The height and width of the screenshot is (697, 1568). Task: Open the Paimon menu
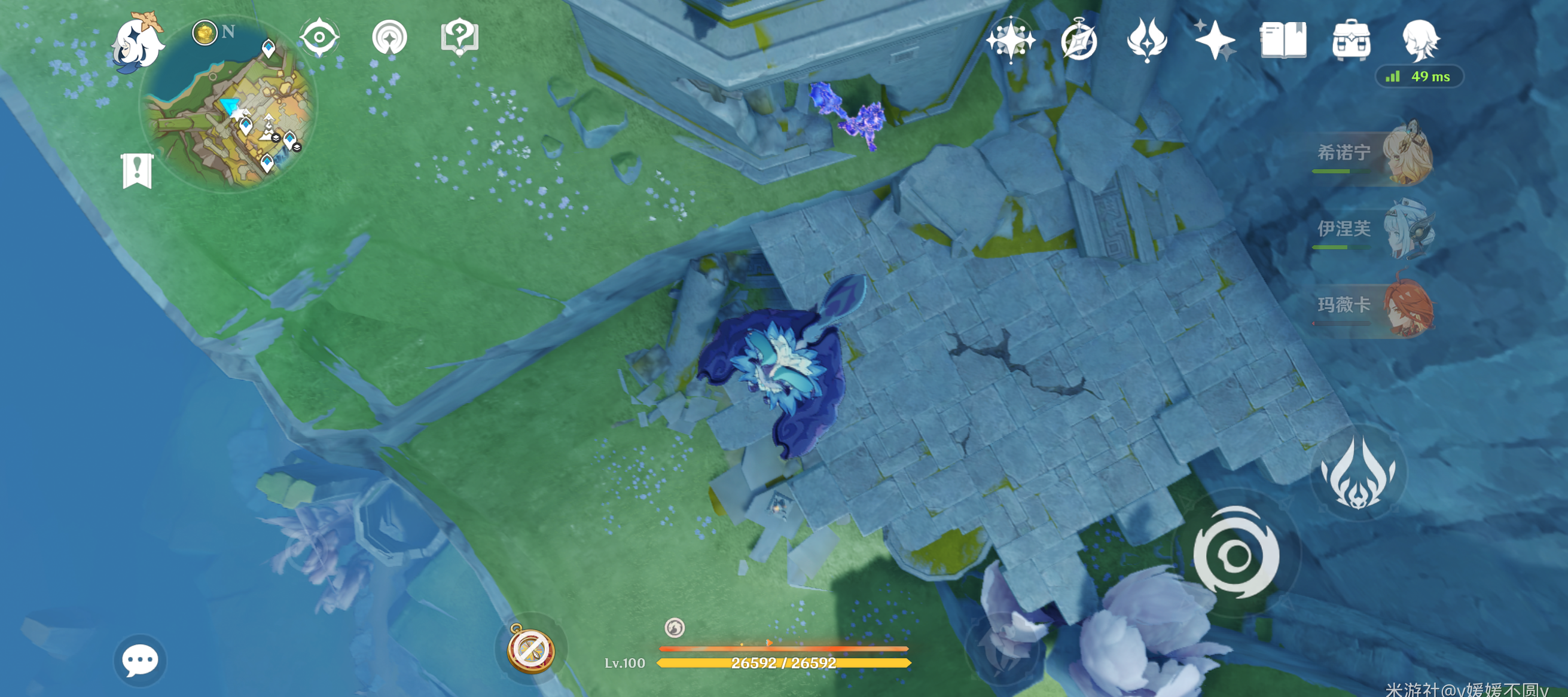[x=137, y=42]
